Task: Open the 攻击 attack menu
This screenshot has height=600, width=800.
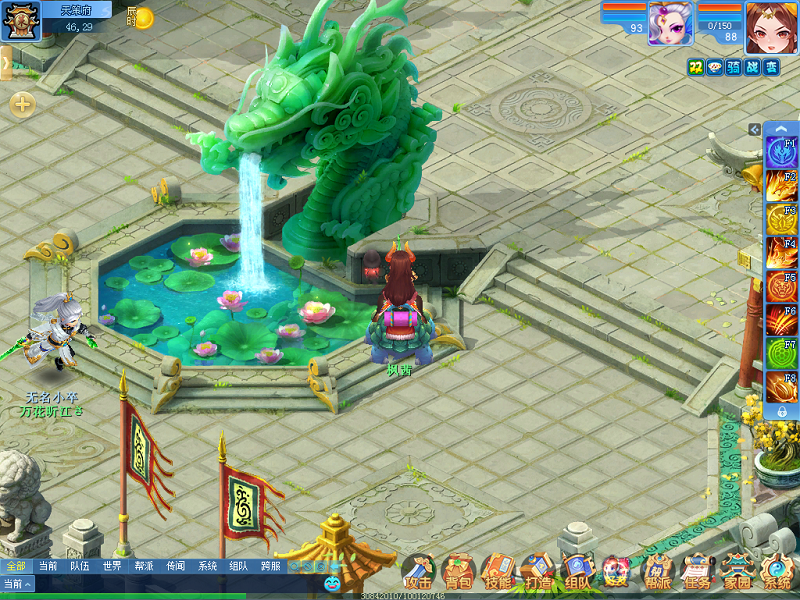Action: (x=419, y=573)
